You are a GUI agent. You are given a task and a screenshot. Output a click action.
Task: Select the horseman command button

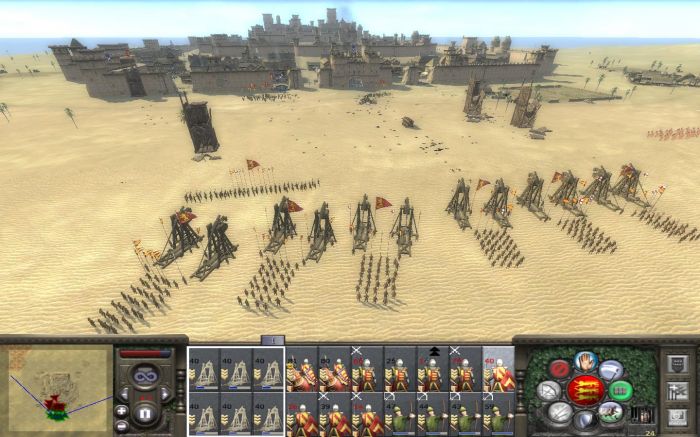pos(610,410)
